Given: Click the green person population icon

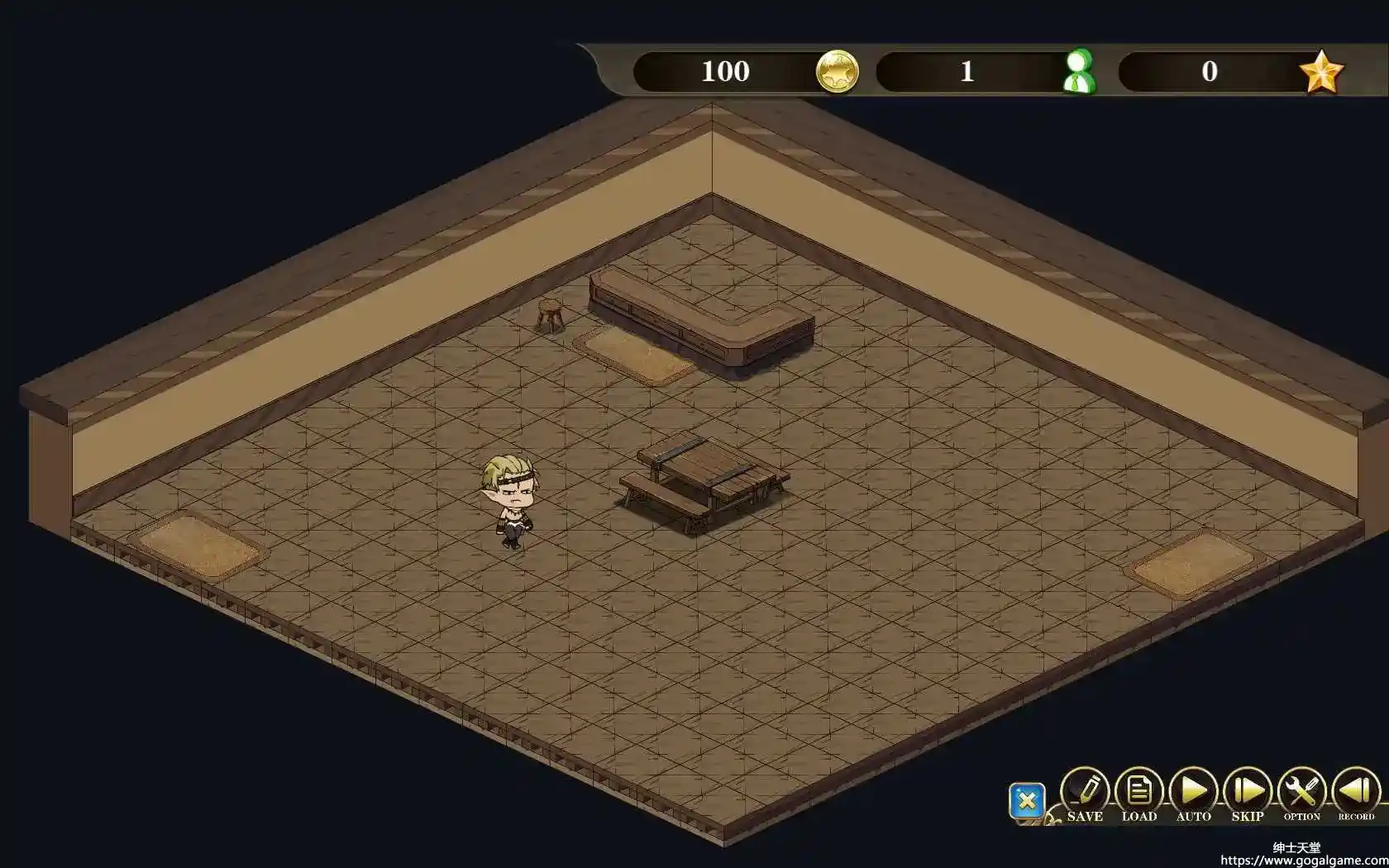Looking at the screenshot, I should (1081, 71).
